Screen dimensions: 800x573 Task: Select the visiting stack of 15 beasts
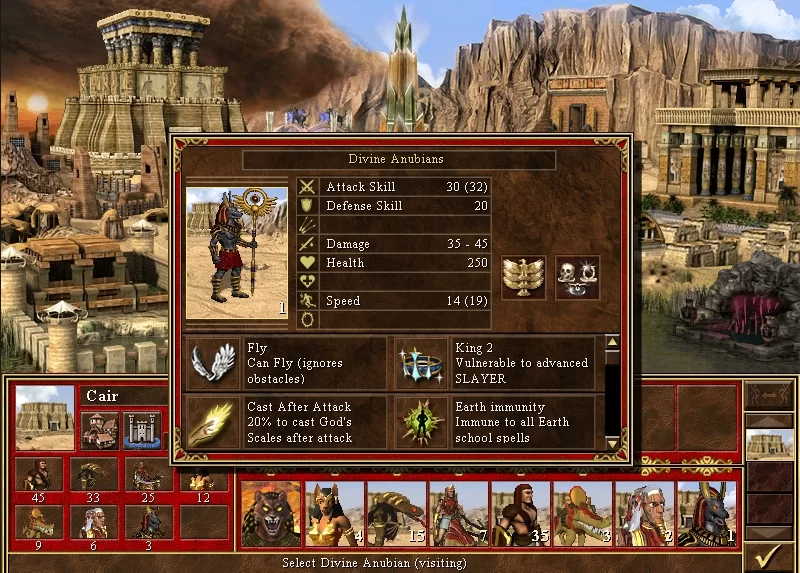tap(396, 513)
